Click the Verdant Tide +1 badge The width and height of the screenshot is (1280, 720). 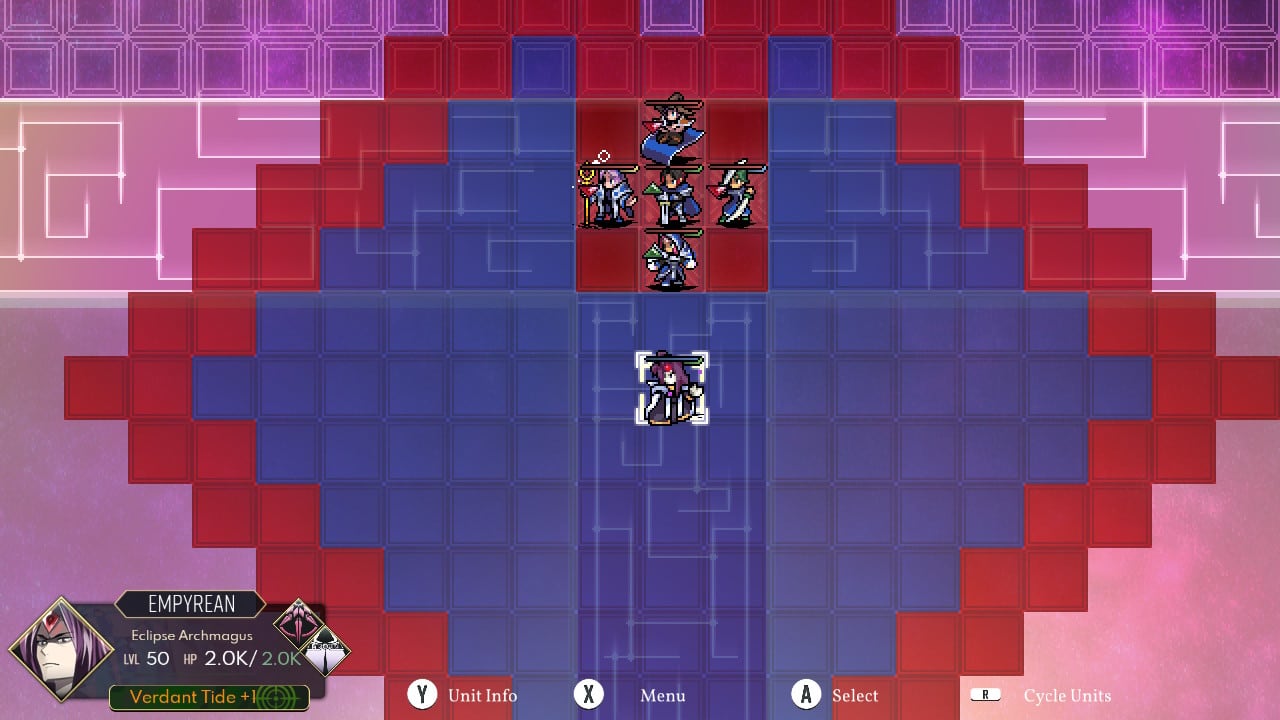[208, 697]
